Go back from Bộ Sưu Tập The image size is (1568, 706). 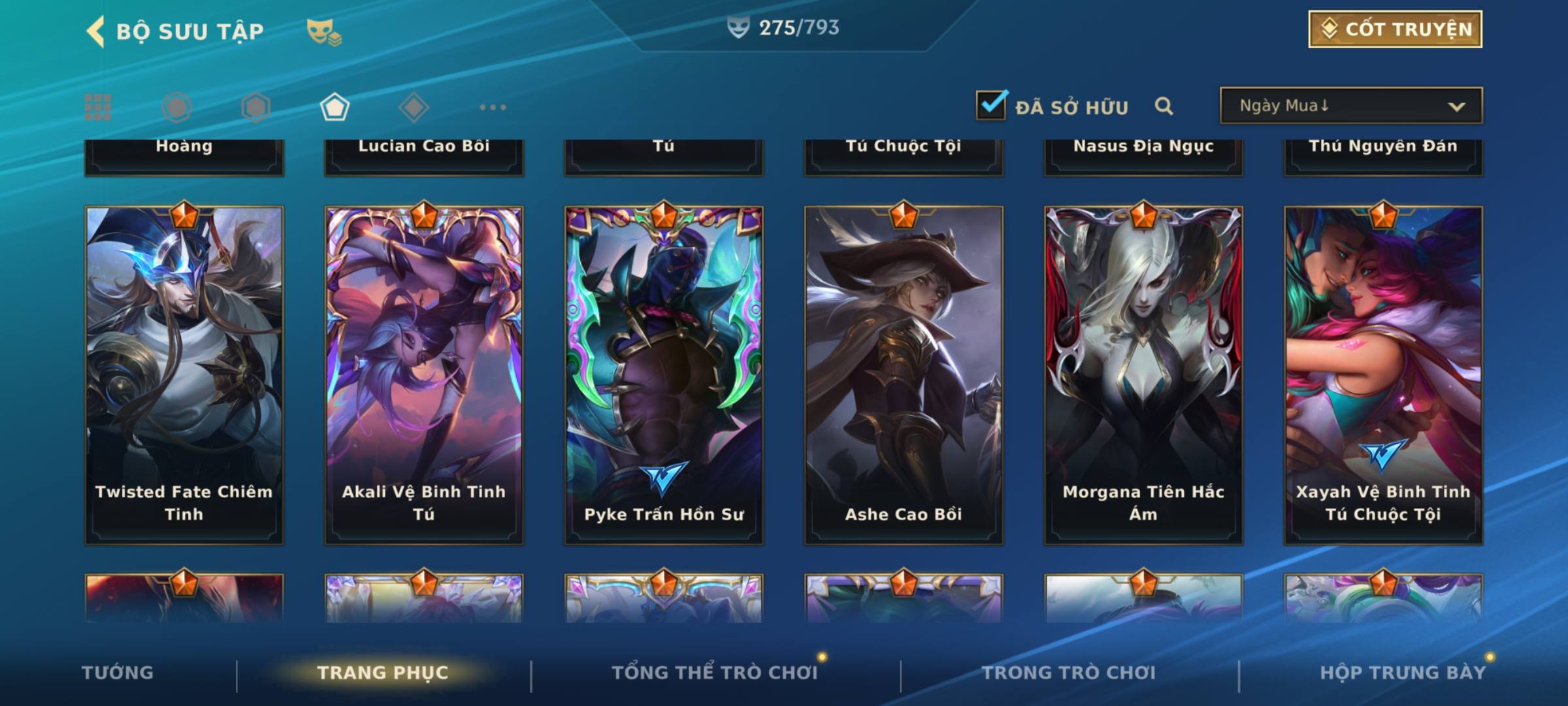coord(95,31)
